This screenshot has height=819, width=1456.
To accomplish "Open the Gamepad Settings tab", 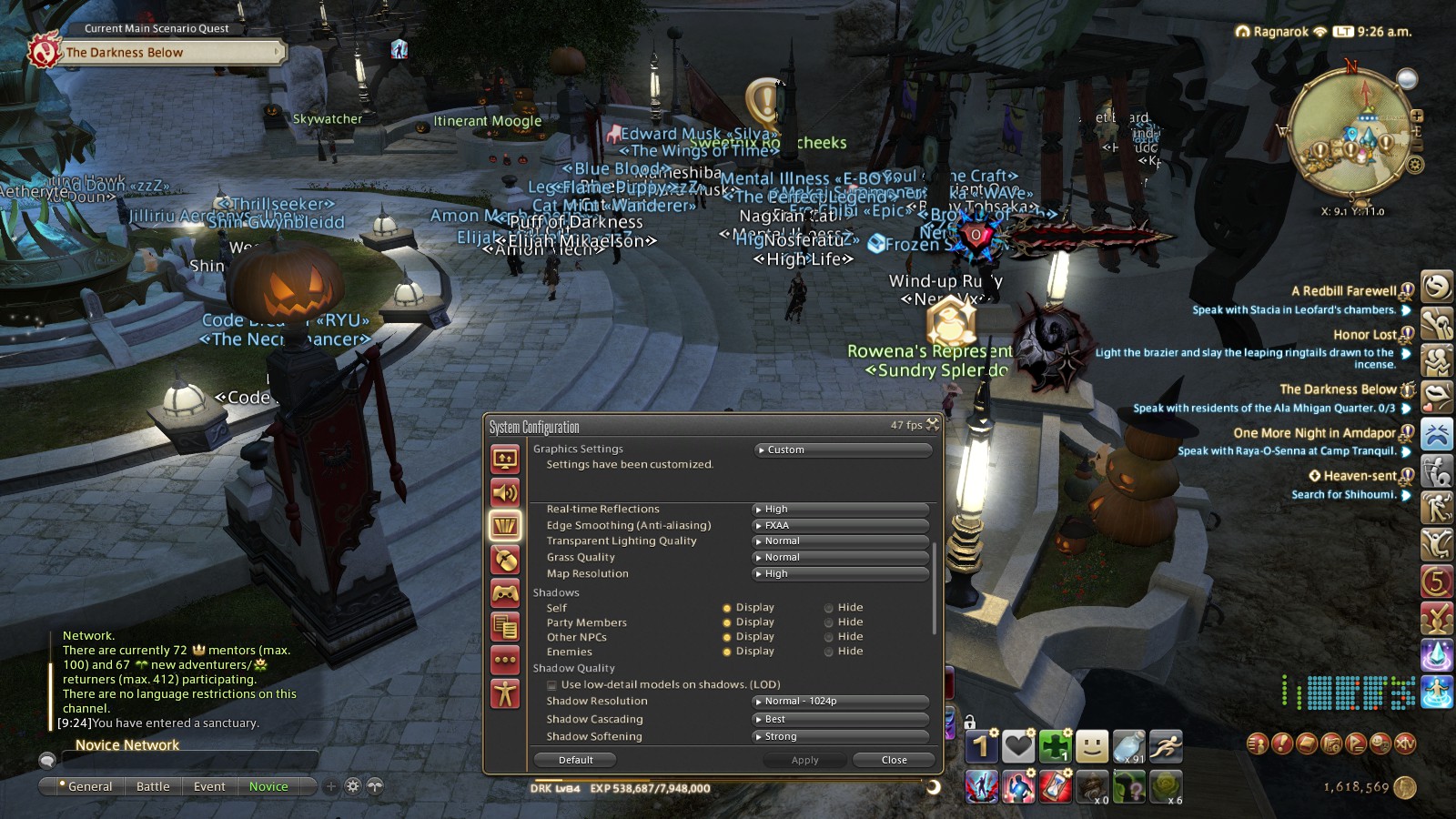I will click(505, 594).
